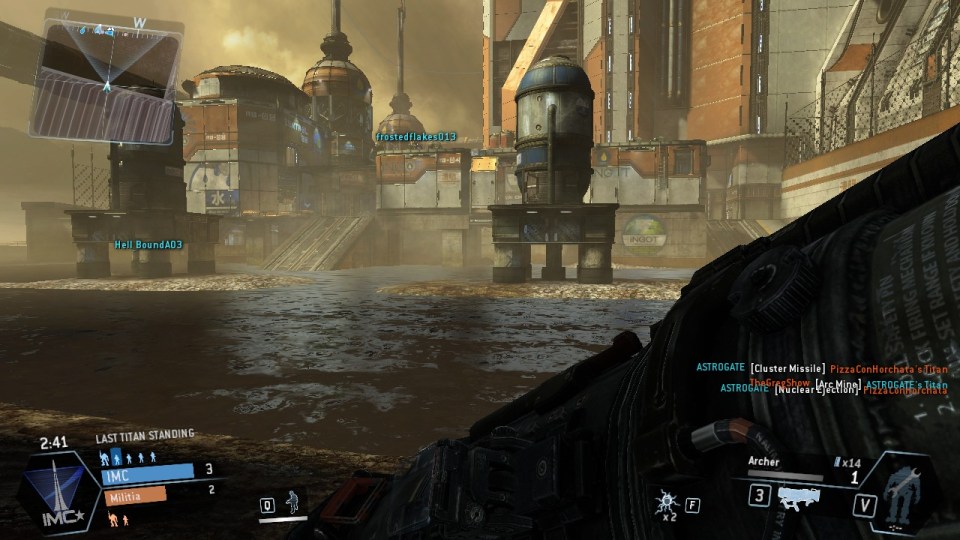Choose the Arc Mine ordnance icon
960x540 pixels.
tap(663, 501)
